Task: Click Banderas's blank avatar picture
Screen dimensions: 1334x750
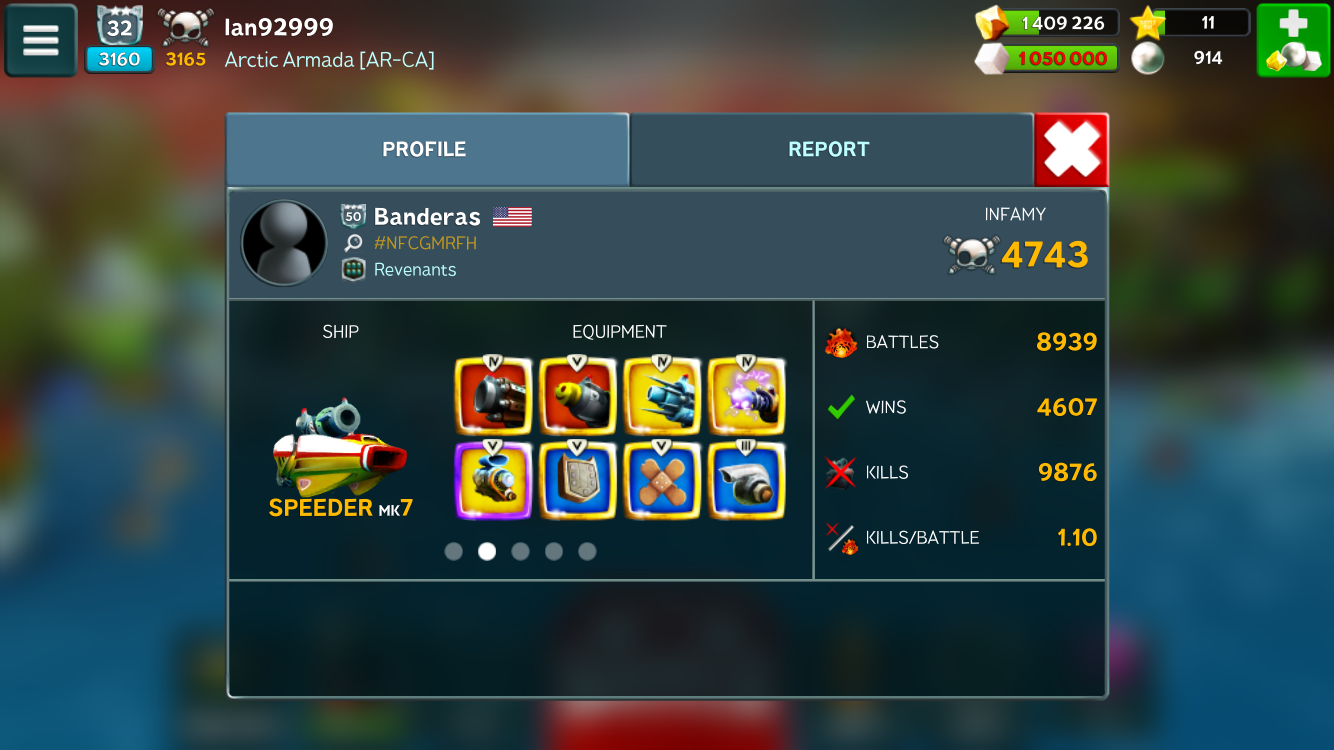Action: 284,243
